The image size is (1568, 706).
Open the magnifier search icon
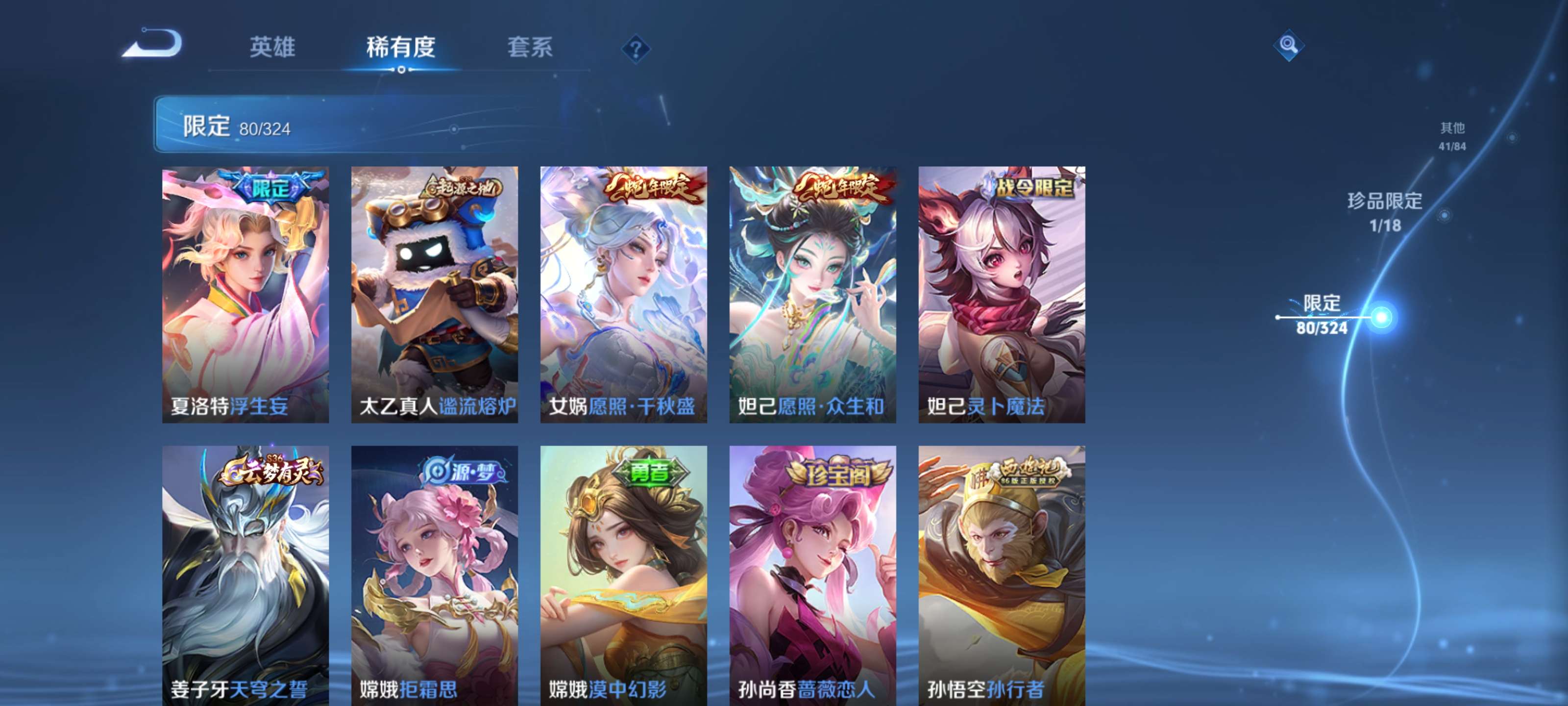pos(1288,45)
